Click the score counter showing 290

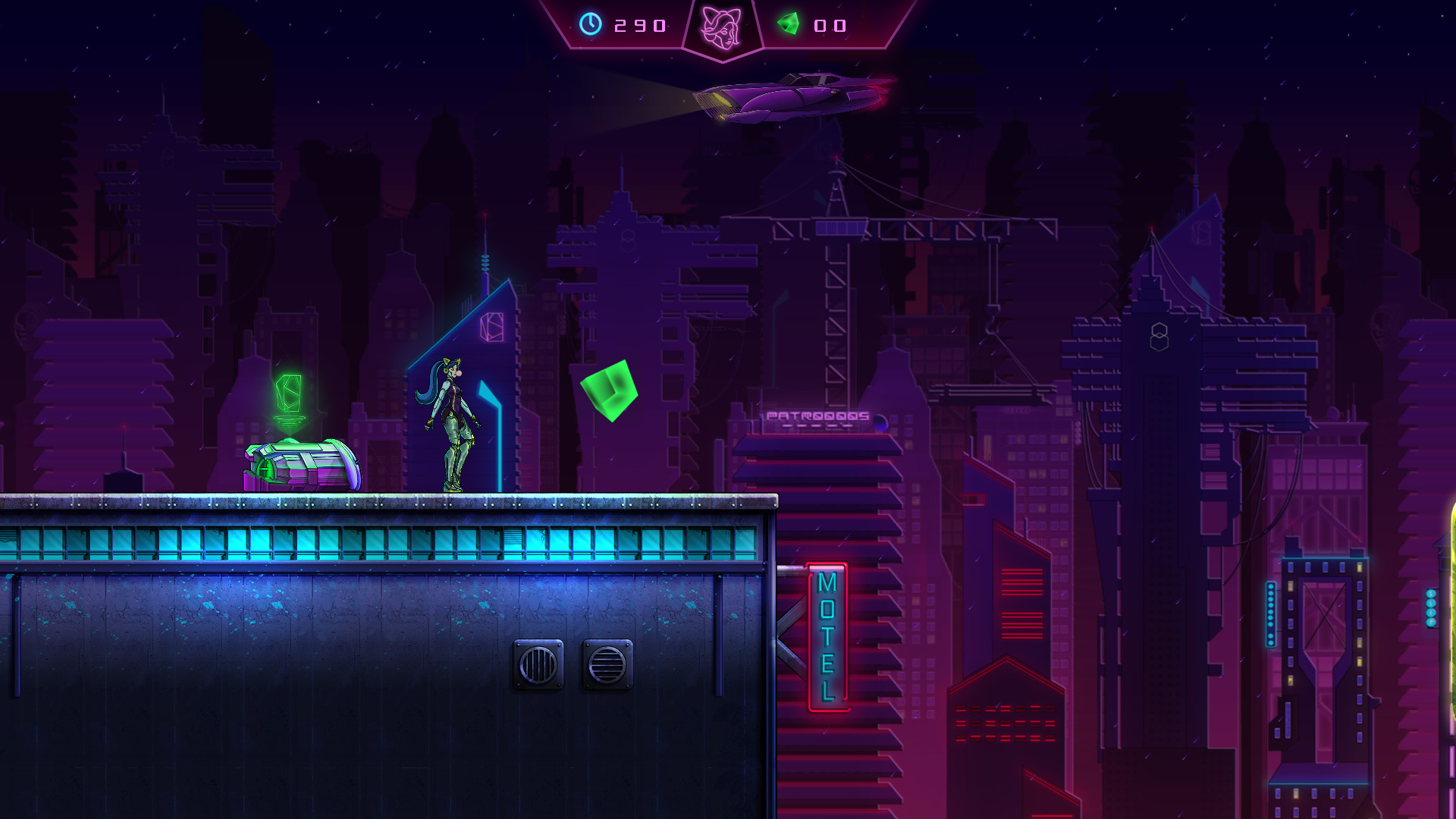click(639, 27)
